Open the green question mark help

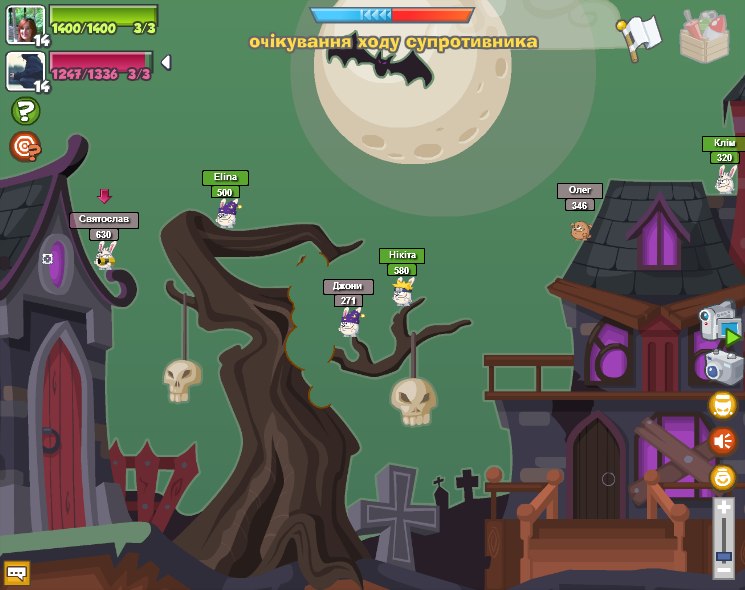(25, 111)
